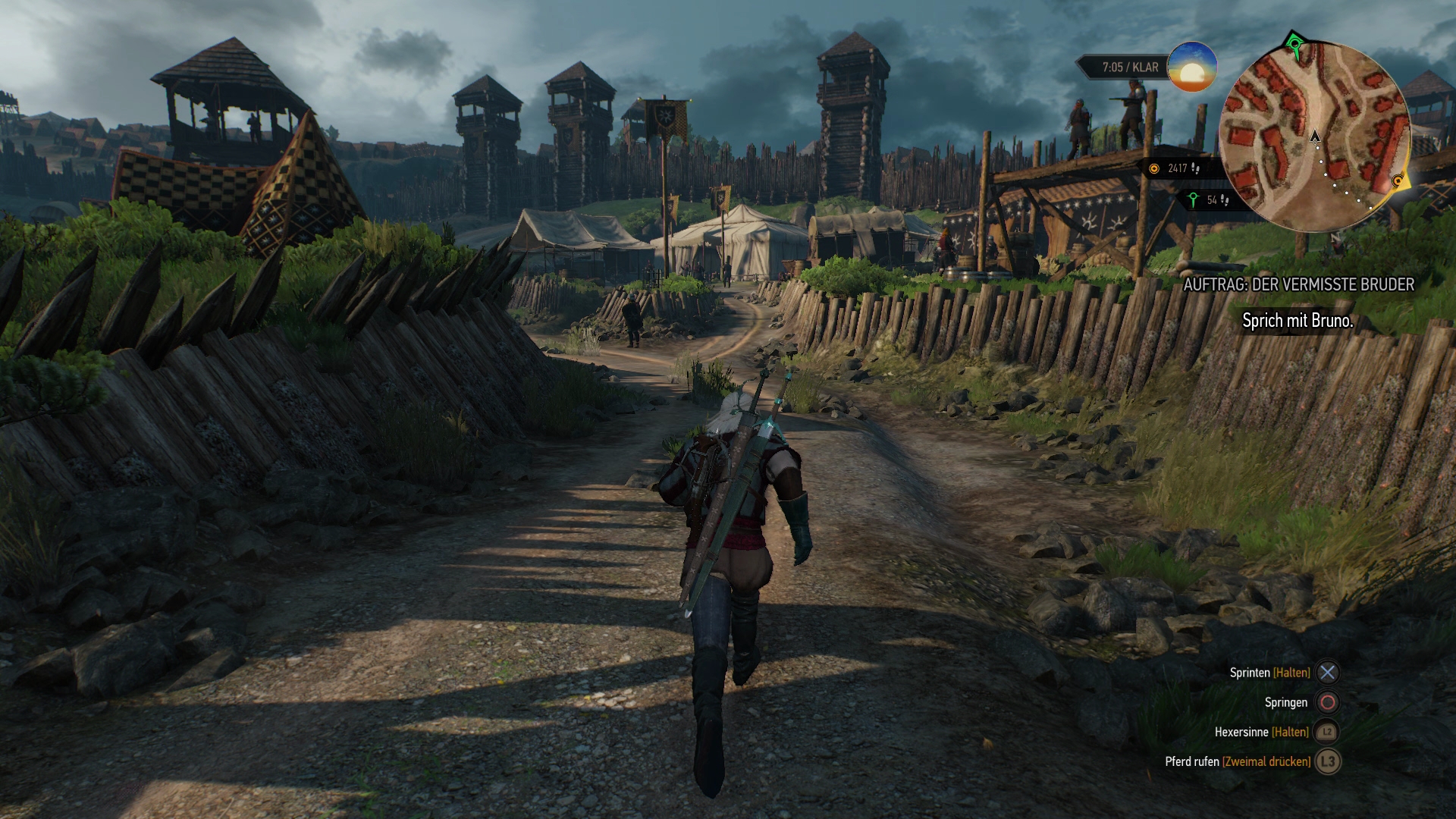
Task: Select the sunrise weather icon
Action: (x=1192, y=67)
